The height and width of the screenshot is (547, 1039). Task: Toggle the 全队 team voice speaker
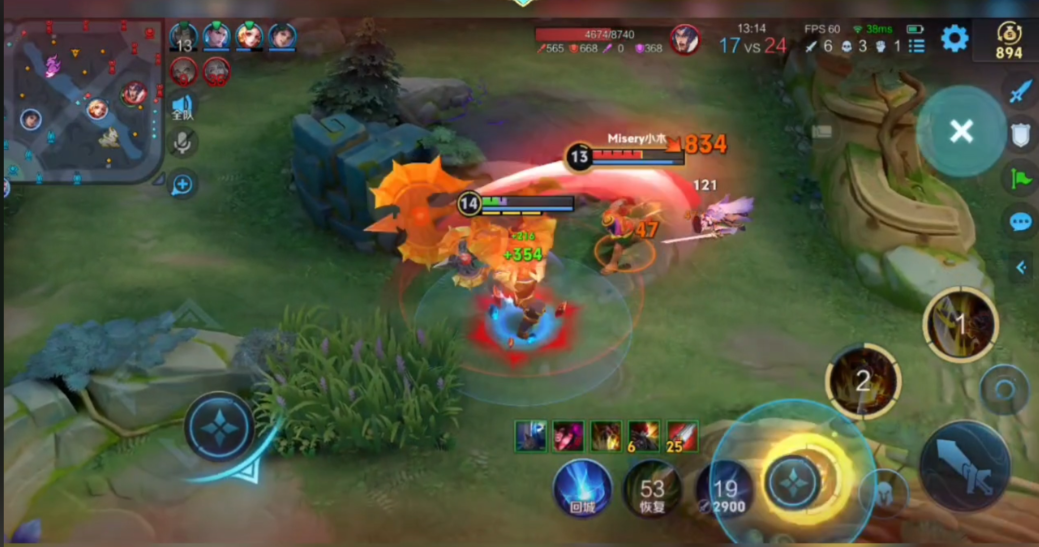coord(182,106)
